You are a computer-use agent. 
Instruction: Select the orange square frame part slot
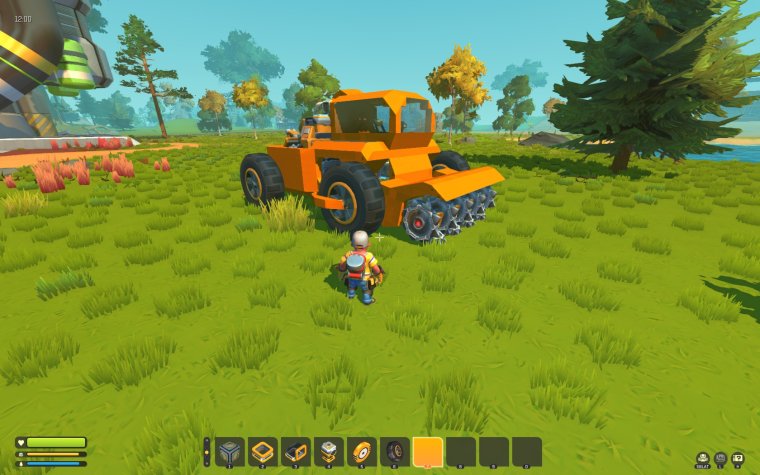click(263, 451)
